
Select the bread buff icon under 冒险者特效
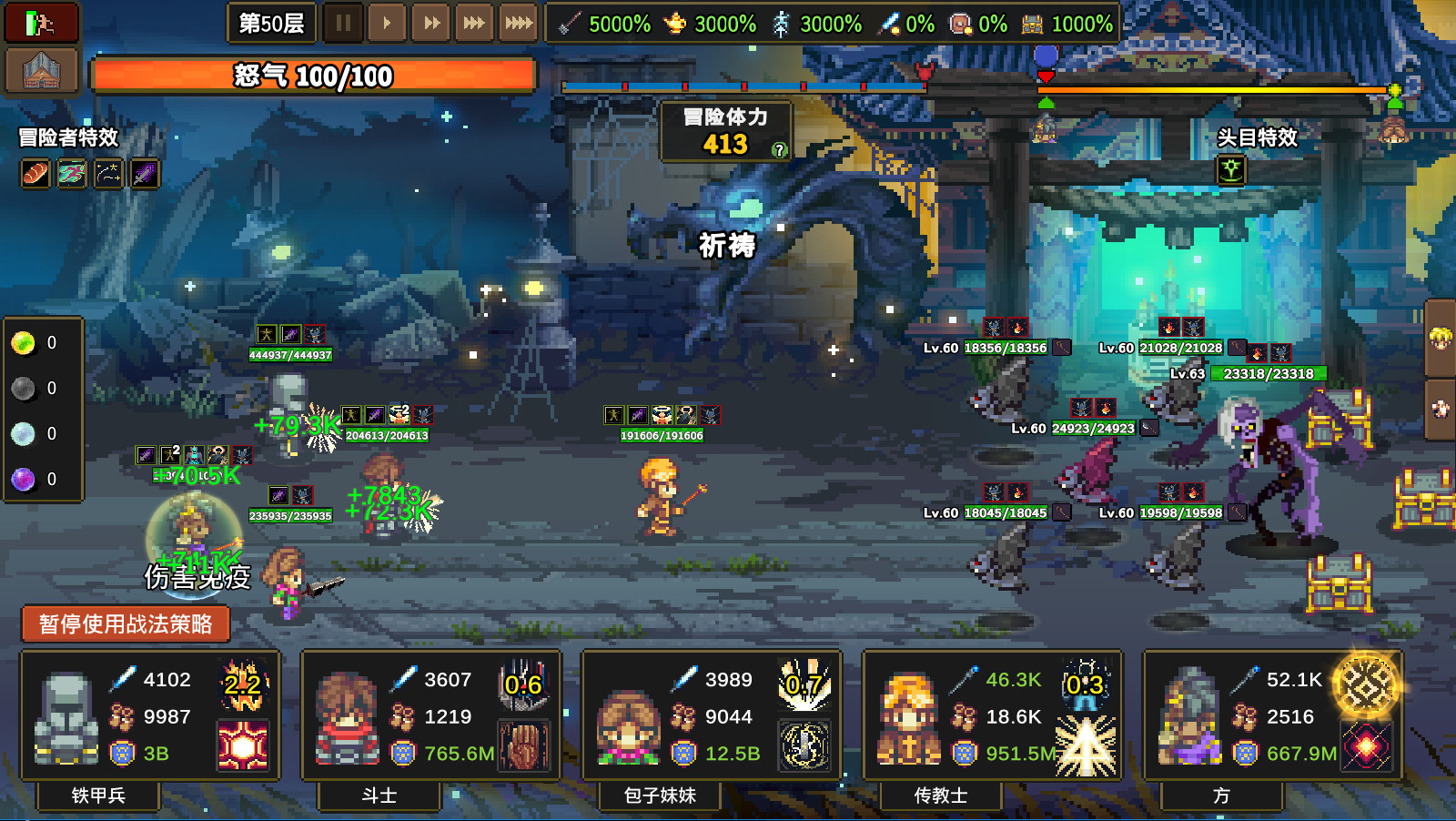35,174
